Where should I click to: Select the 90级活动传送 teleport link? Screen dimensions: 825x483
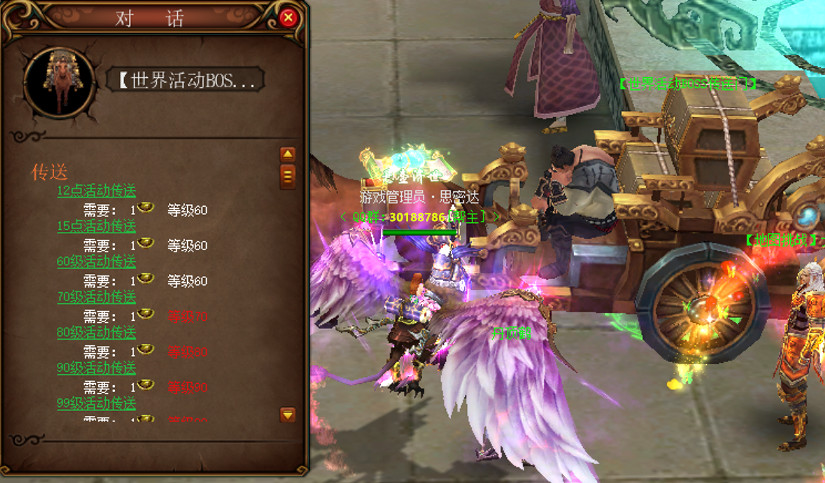tap(96, 368)
